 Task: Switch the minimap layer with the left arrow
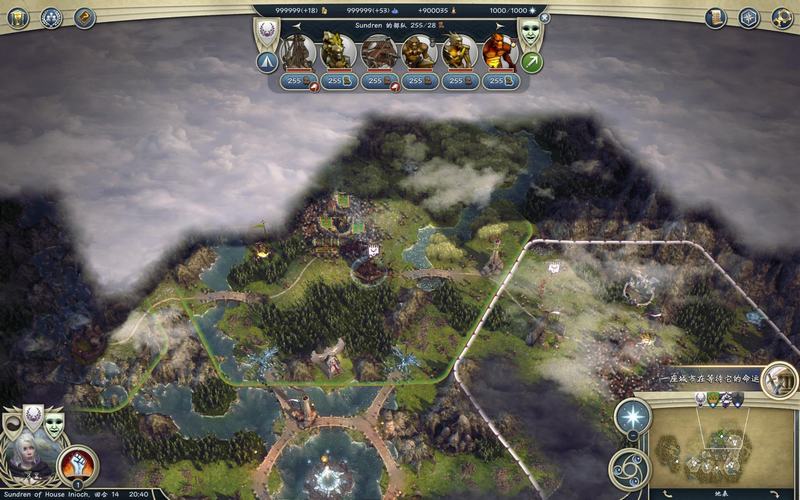667,492
